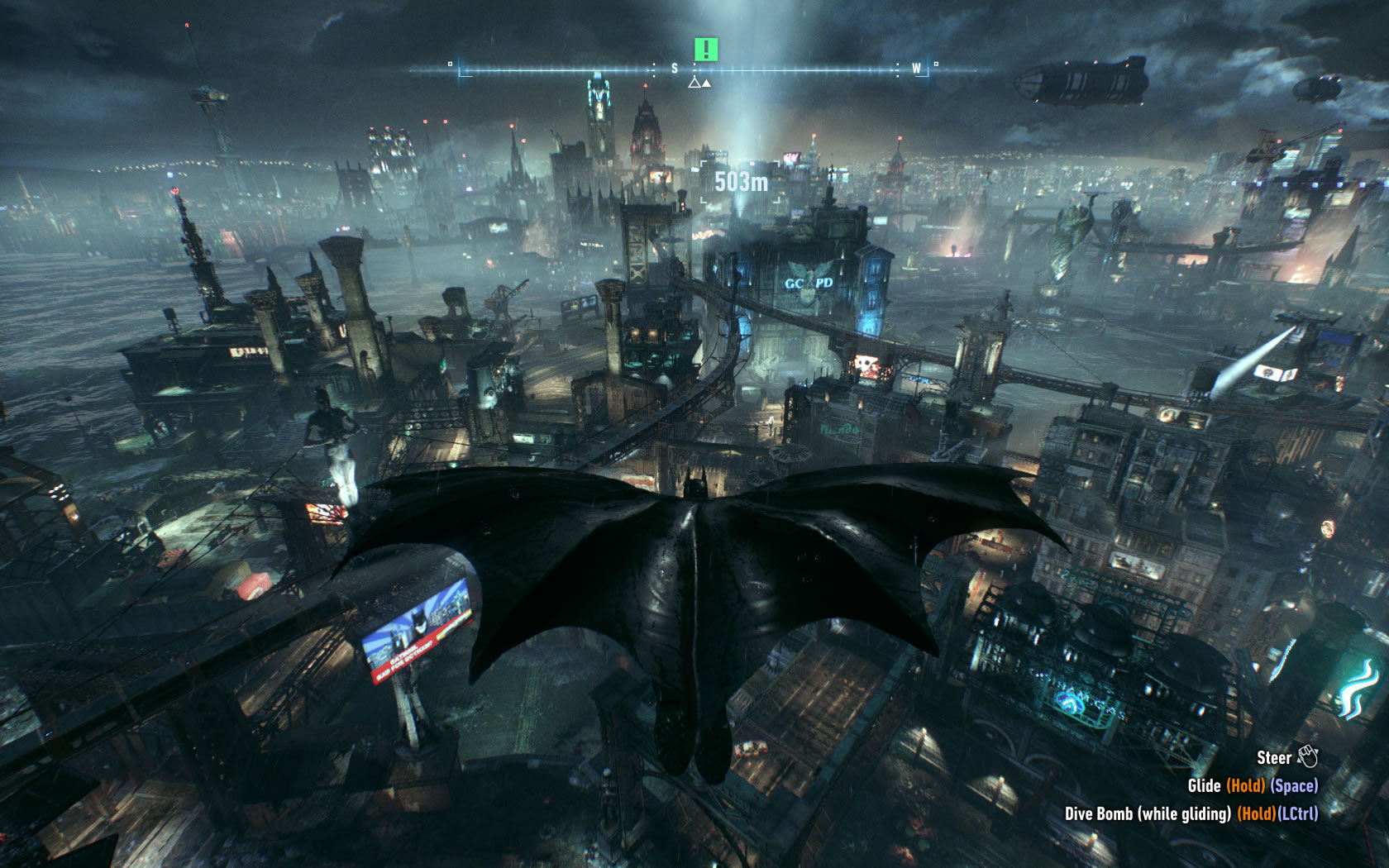Click the orange (Hold) keybind label
This screenshot has width=1389, height=868.
coord(1246,785)
